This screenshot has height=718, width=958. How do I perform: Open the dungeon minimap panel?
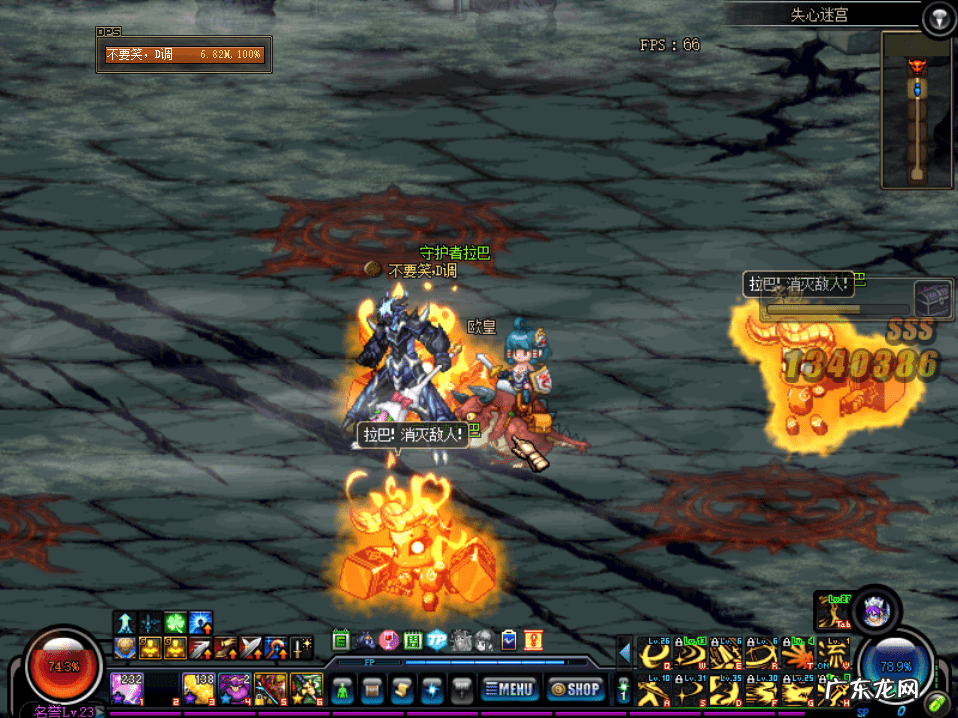(915, 110)
